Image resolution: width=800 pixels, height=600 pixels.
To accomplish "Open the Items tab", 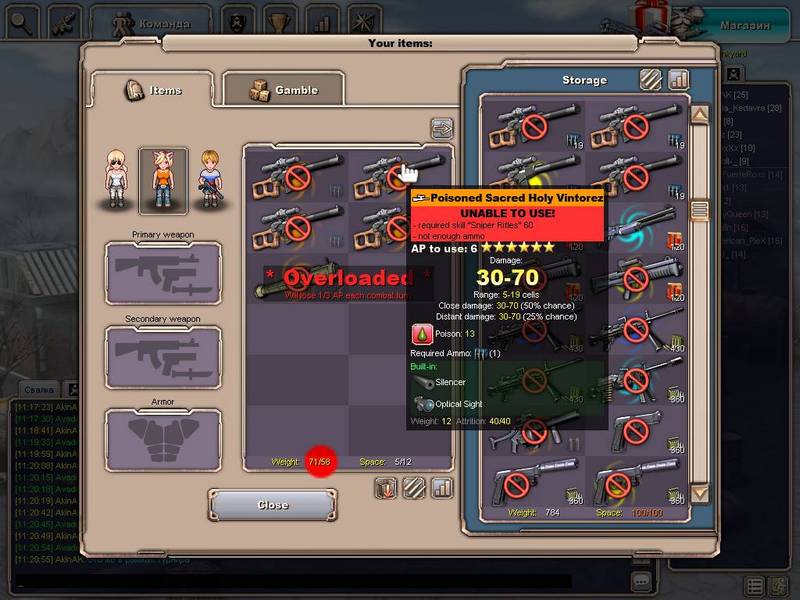I will pos(153,90).
